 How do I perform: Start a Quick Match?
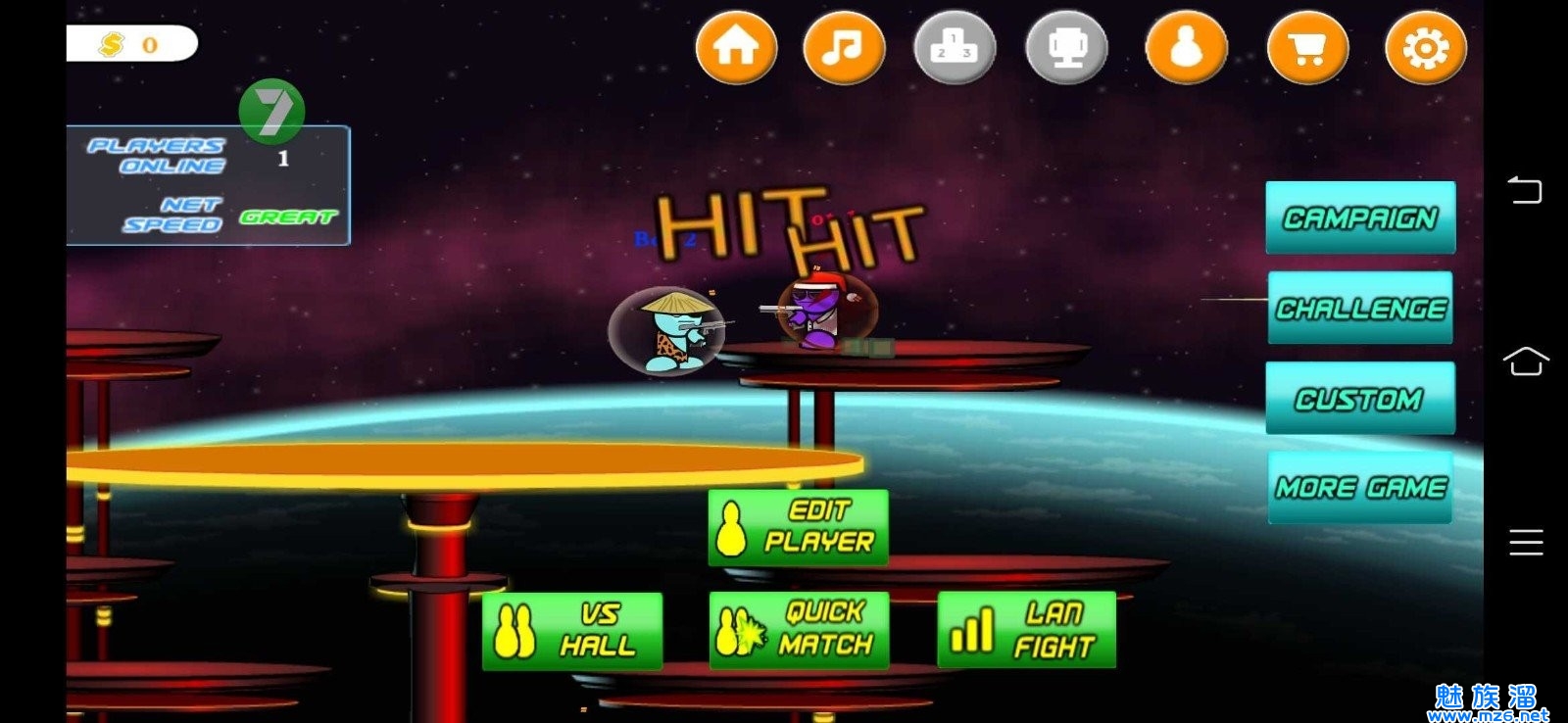coord(799,630)
